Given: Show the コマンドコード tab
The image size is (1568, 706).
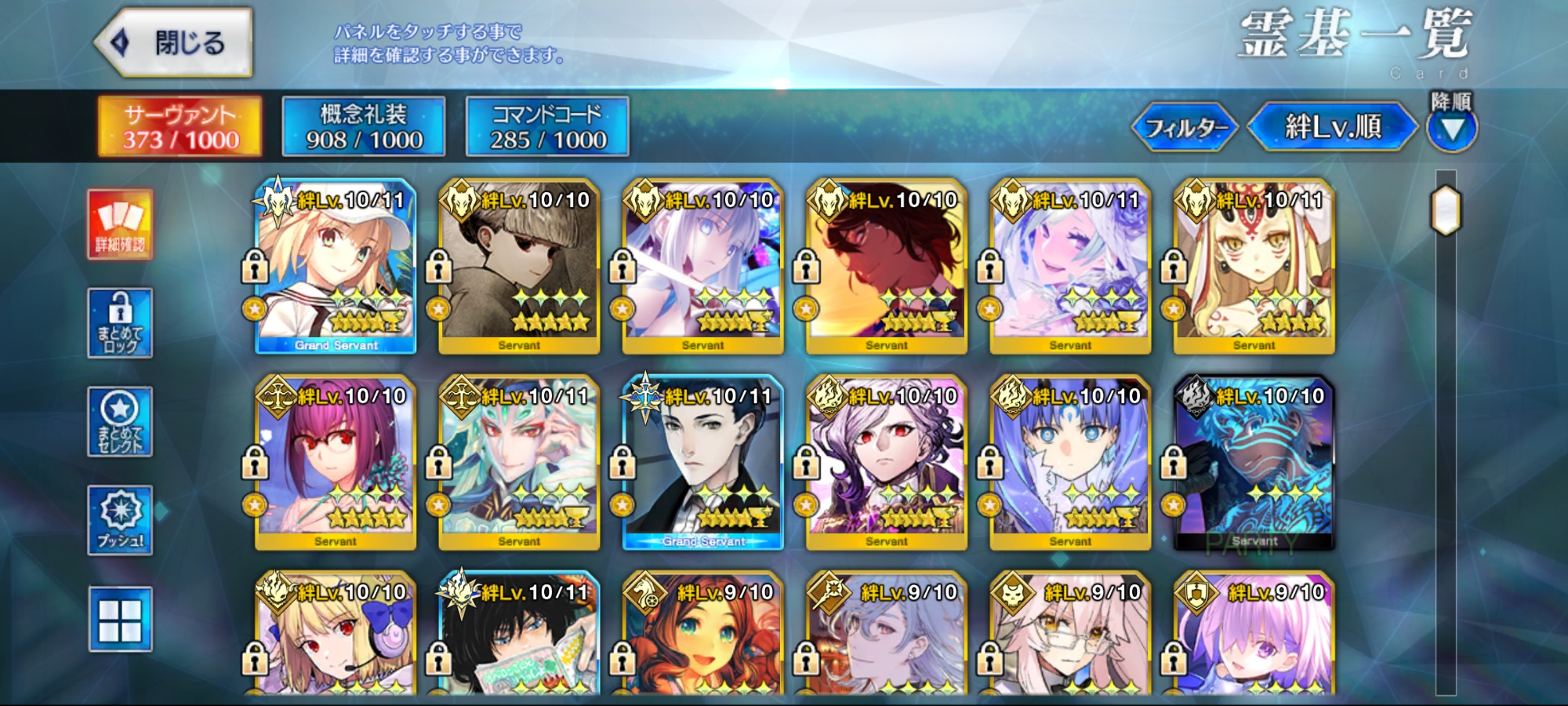Looking at the screenshot, I should click(x=547, y=126).
